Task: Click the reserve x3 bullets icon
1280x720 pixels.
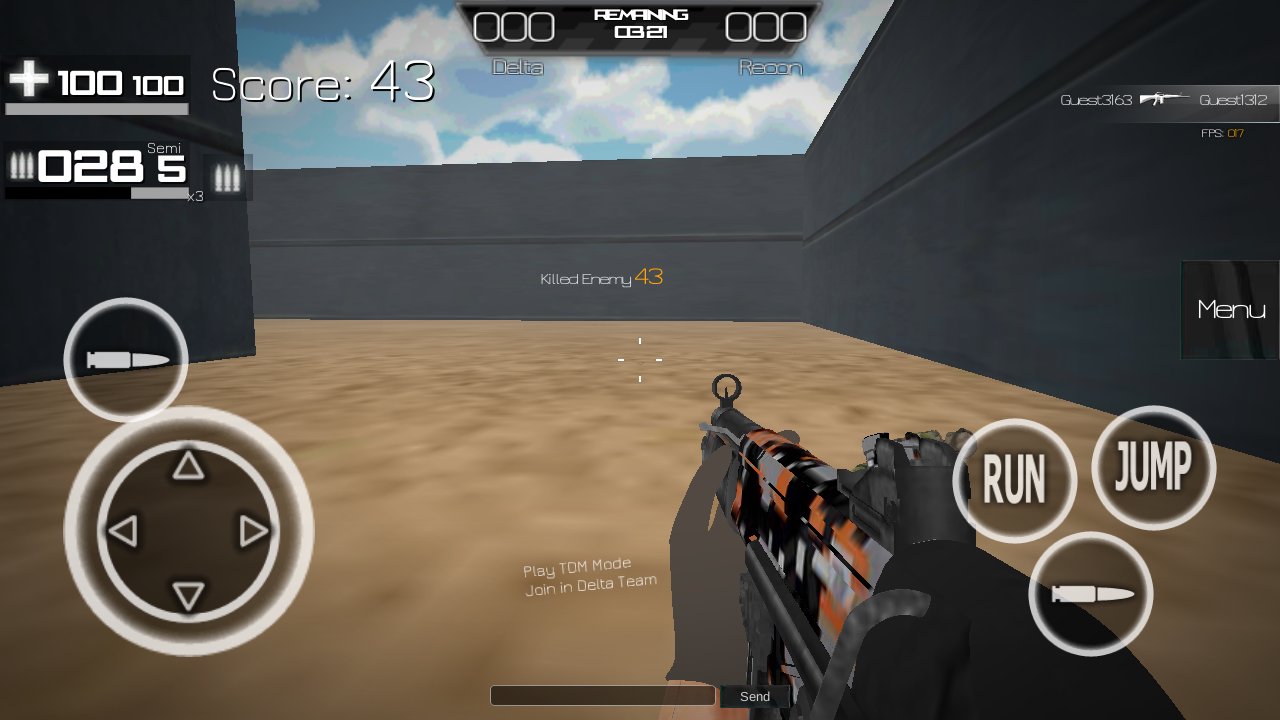Action: (228, 178)
